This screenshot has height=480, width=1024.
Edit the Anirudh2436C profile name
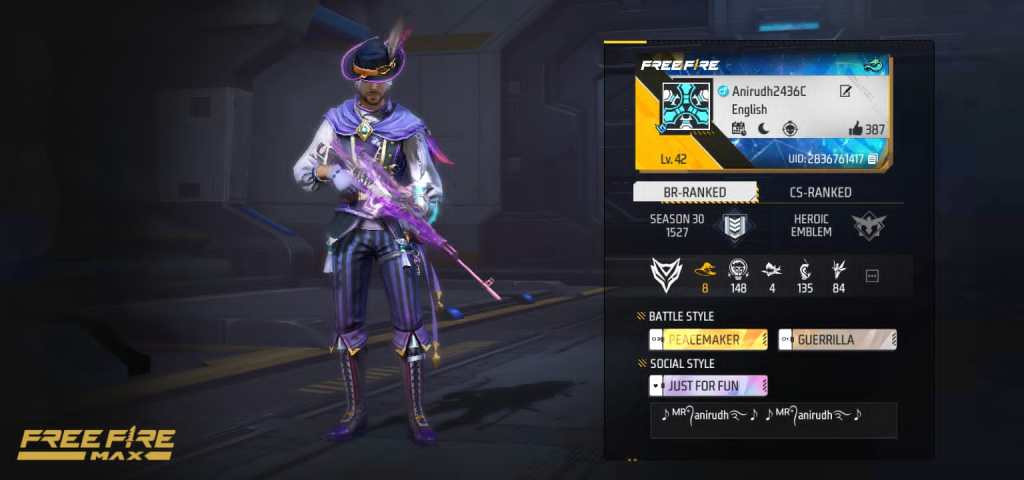846,92
